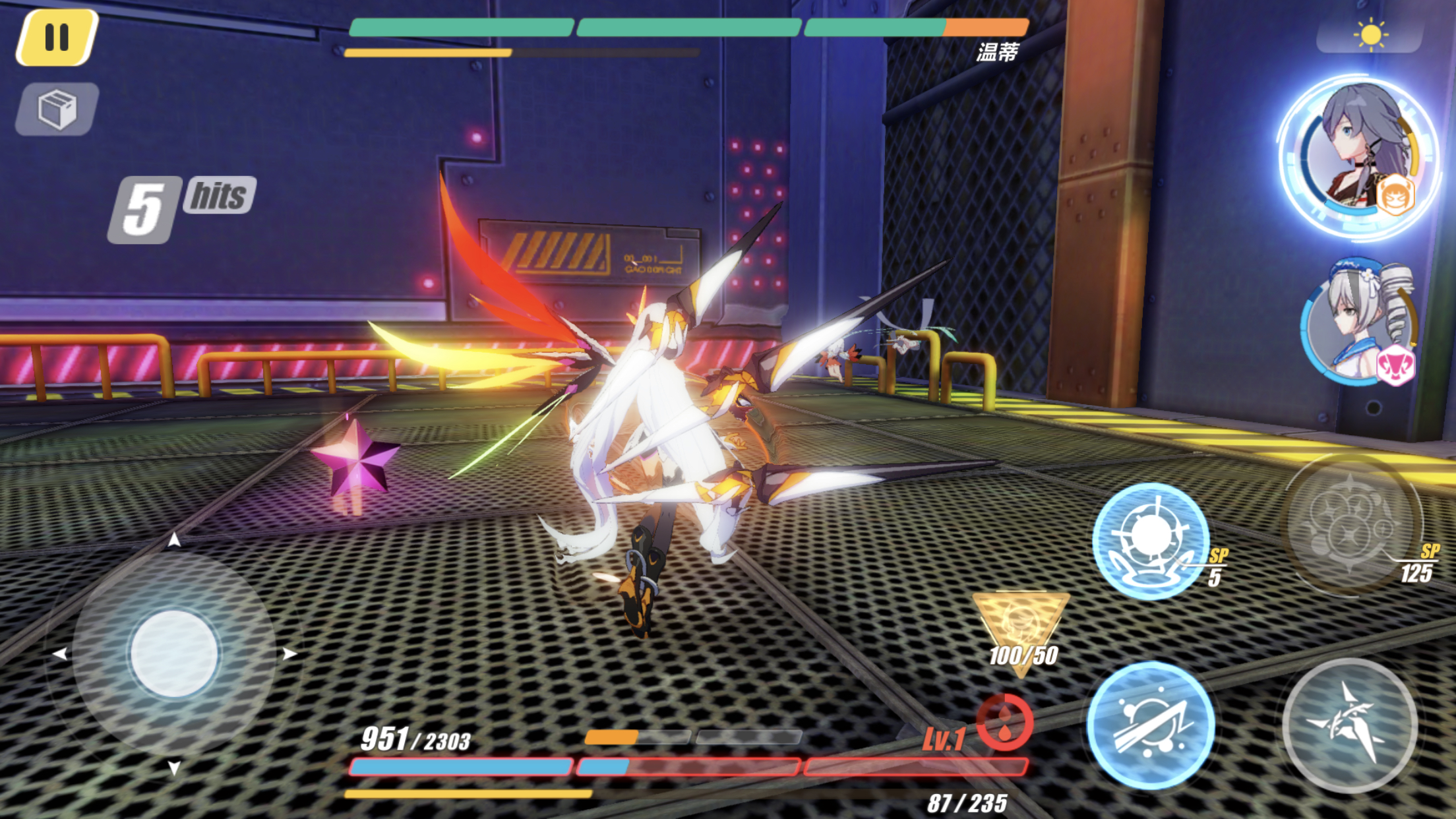Open the cube item box button
The height and width of the screenshot is (819, 1456).
(57, 109)
